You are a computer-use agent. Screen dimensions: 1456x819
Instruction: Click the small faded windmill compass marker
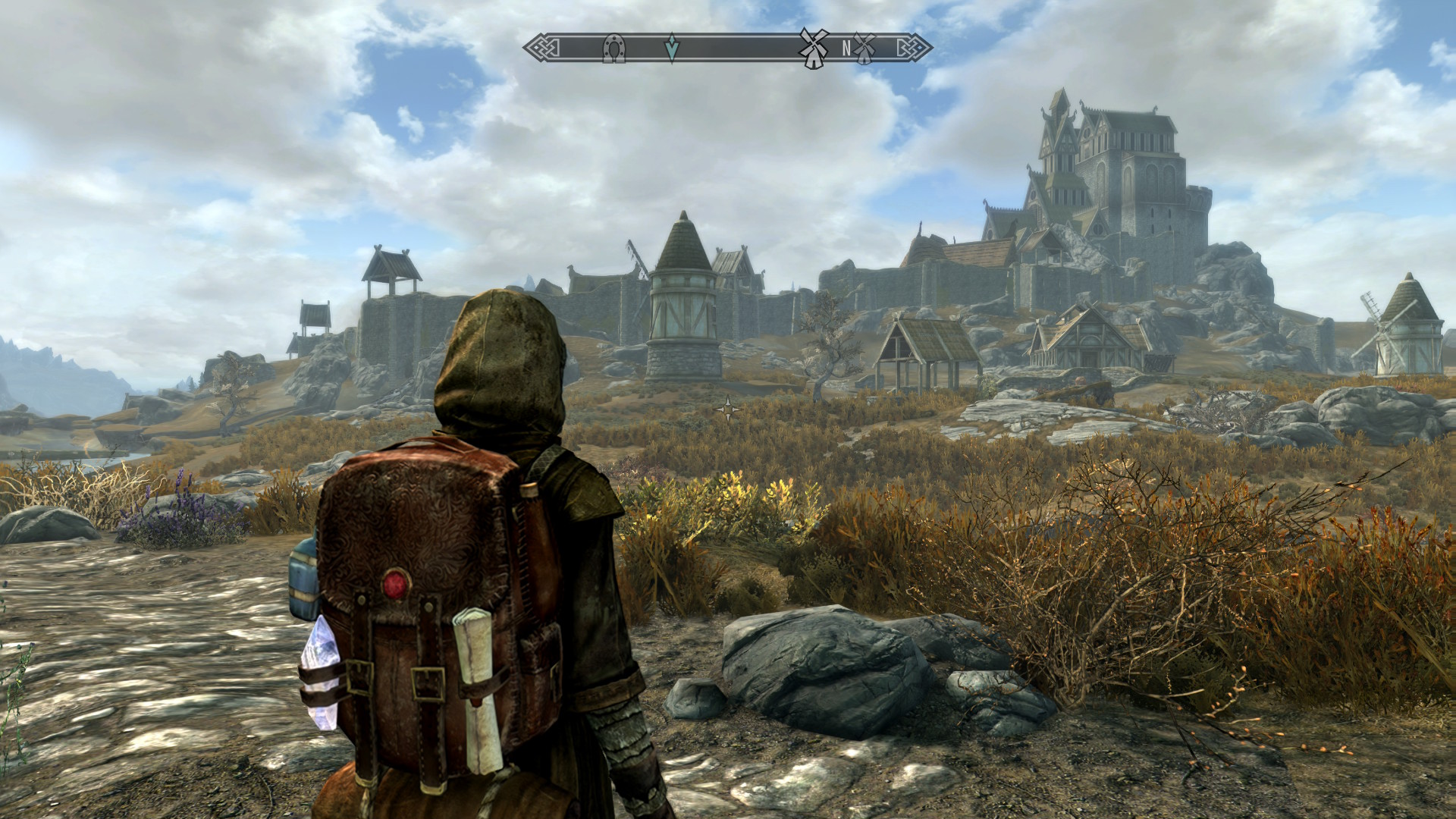[x=863, y=47]
